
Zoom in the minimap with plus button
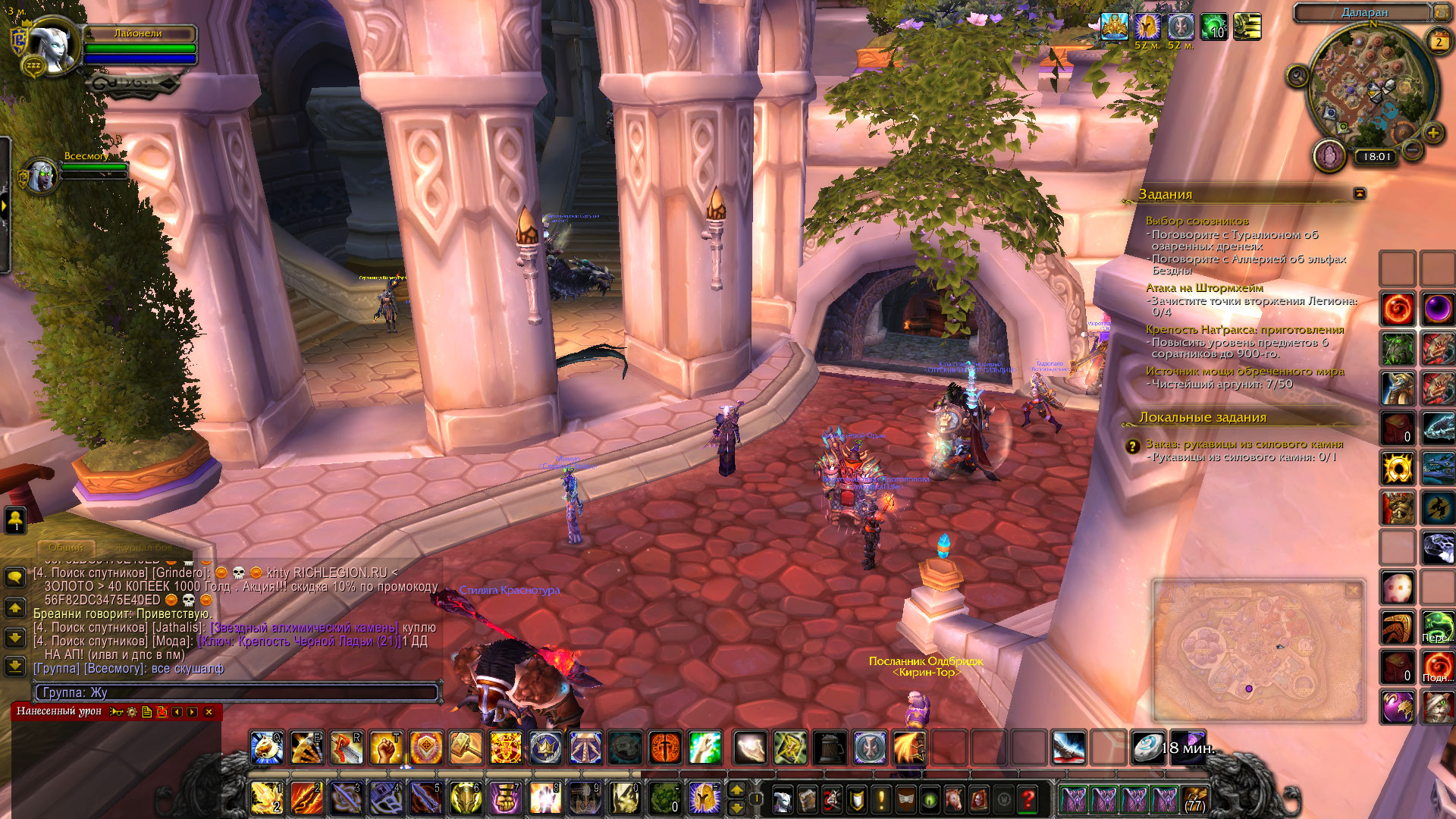(x=1432, y=133)
